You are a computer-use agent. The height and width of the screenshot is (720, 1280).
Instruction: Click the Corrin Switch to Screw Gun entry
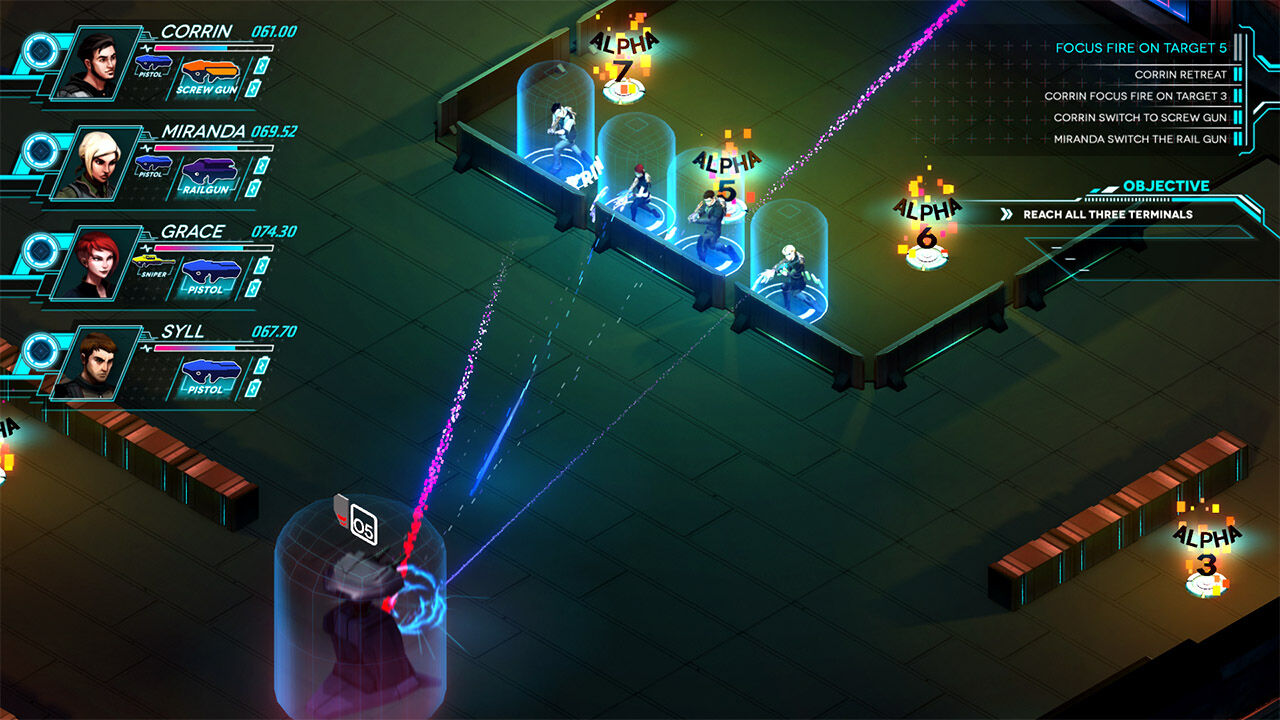pos(1140,118)
